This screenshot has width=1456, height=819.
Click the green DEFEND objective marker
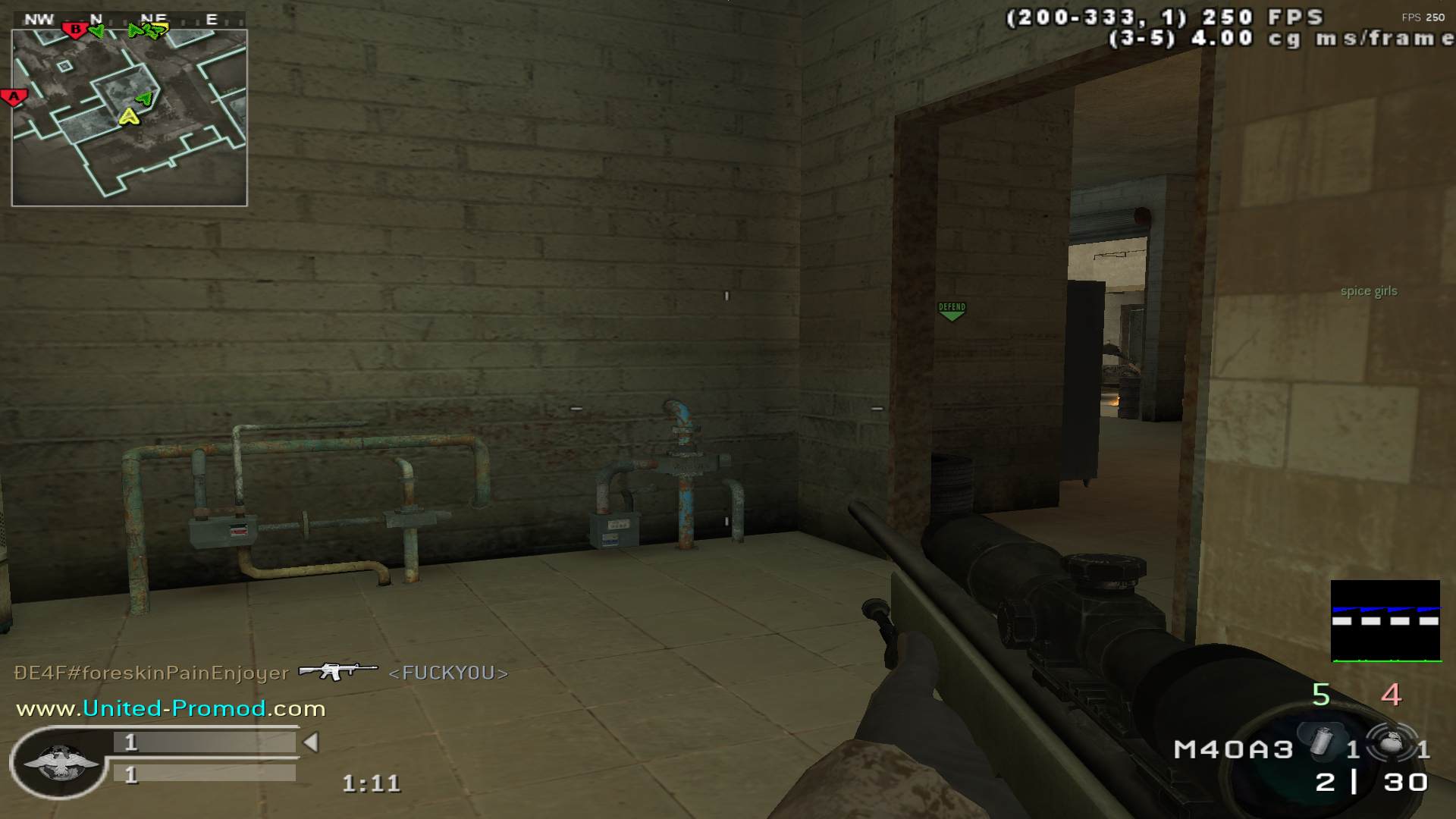coord(952,310)
